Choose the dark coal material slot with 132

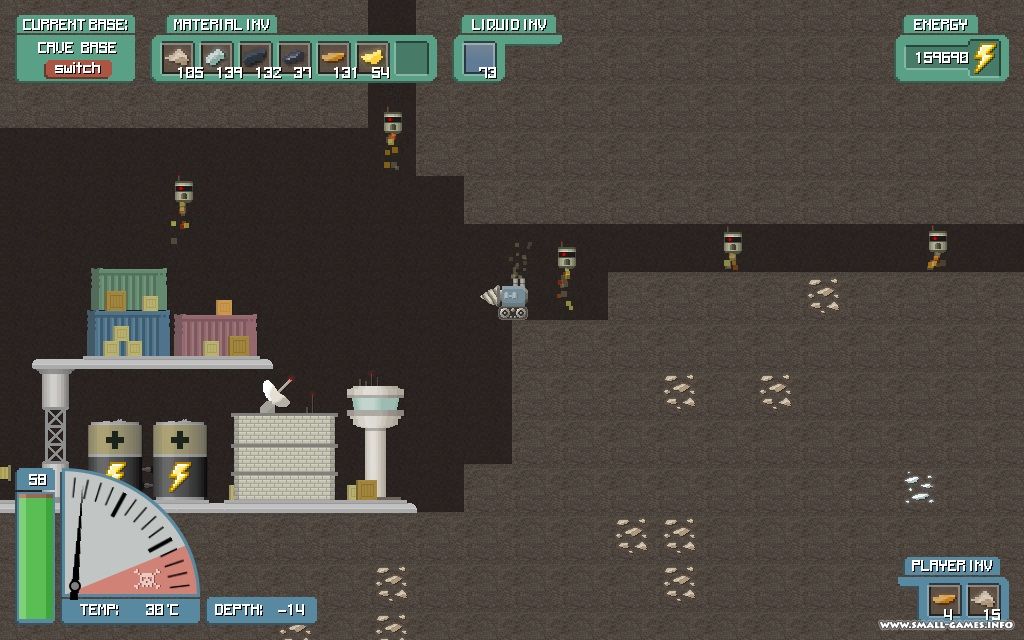click(x=255, y=58)
